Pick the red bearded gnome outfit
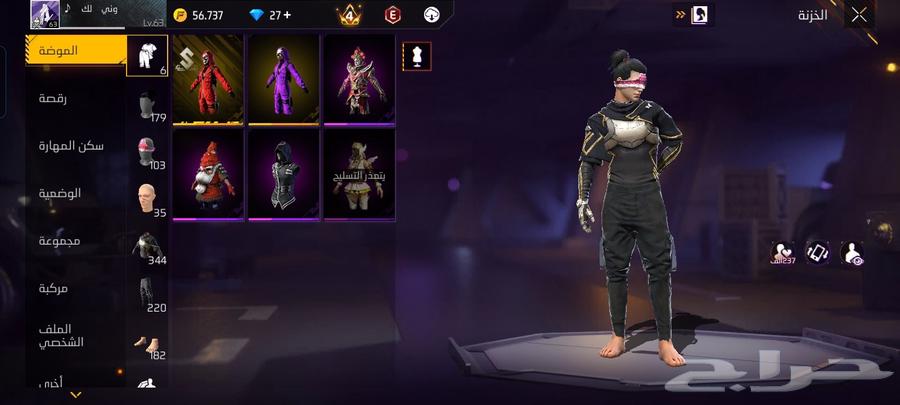 208,174
